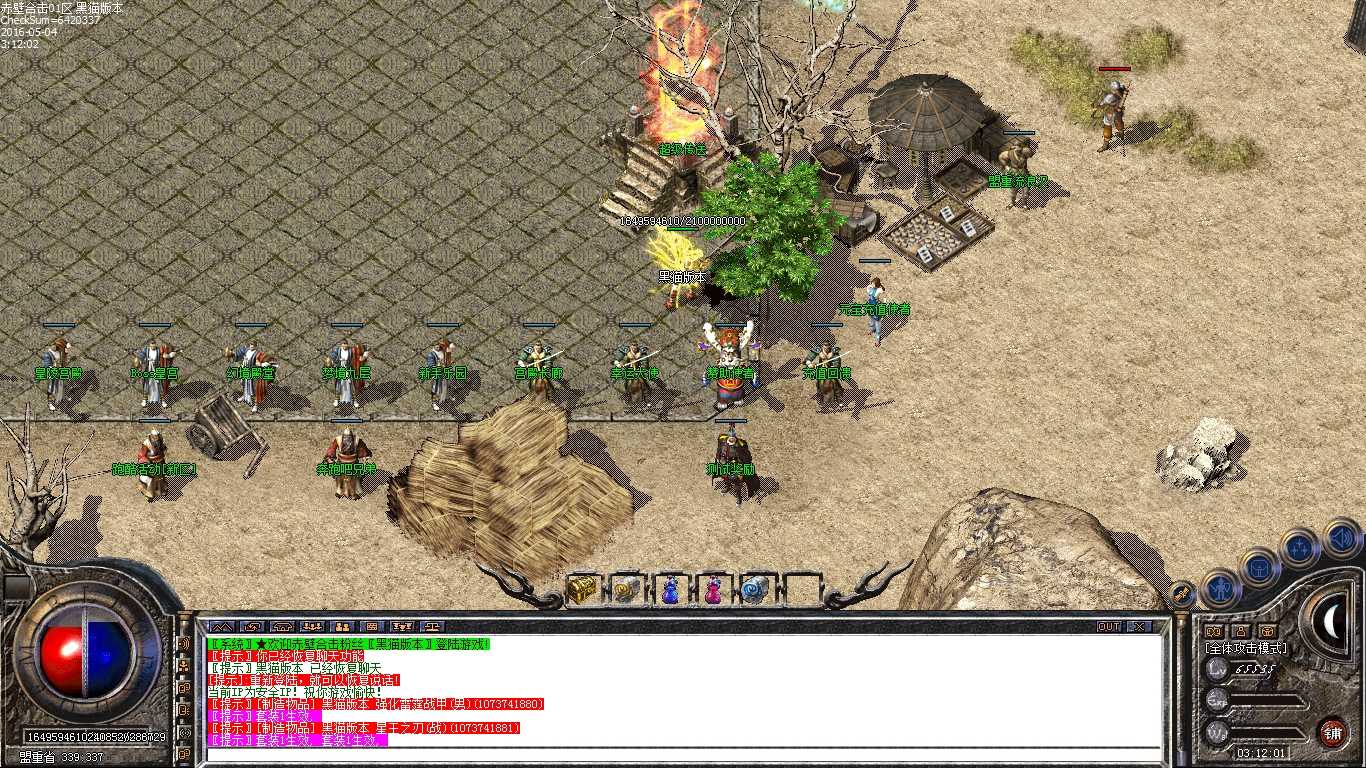Open the shop via the 铺 icon
The height and width of the screenshot is (768, 1366).
[1333, 732]
